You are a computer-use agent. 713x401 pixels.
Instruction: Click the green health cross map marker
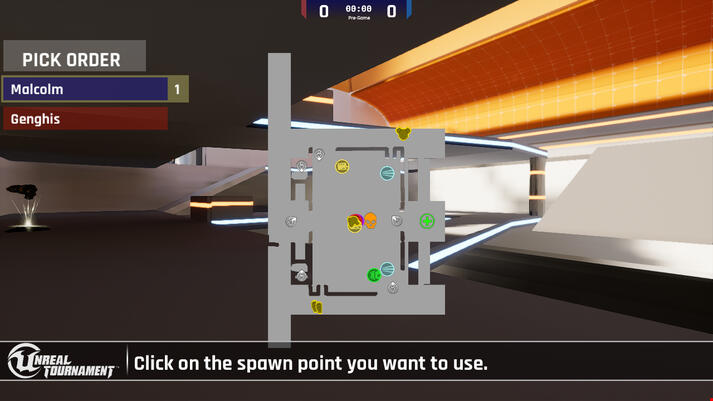(x=427, y=221)
